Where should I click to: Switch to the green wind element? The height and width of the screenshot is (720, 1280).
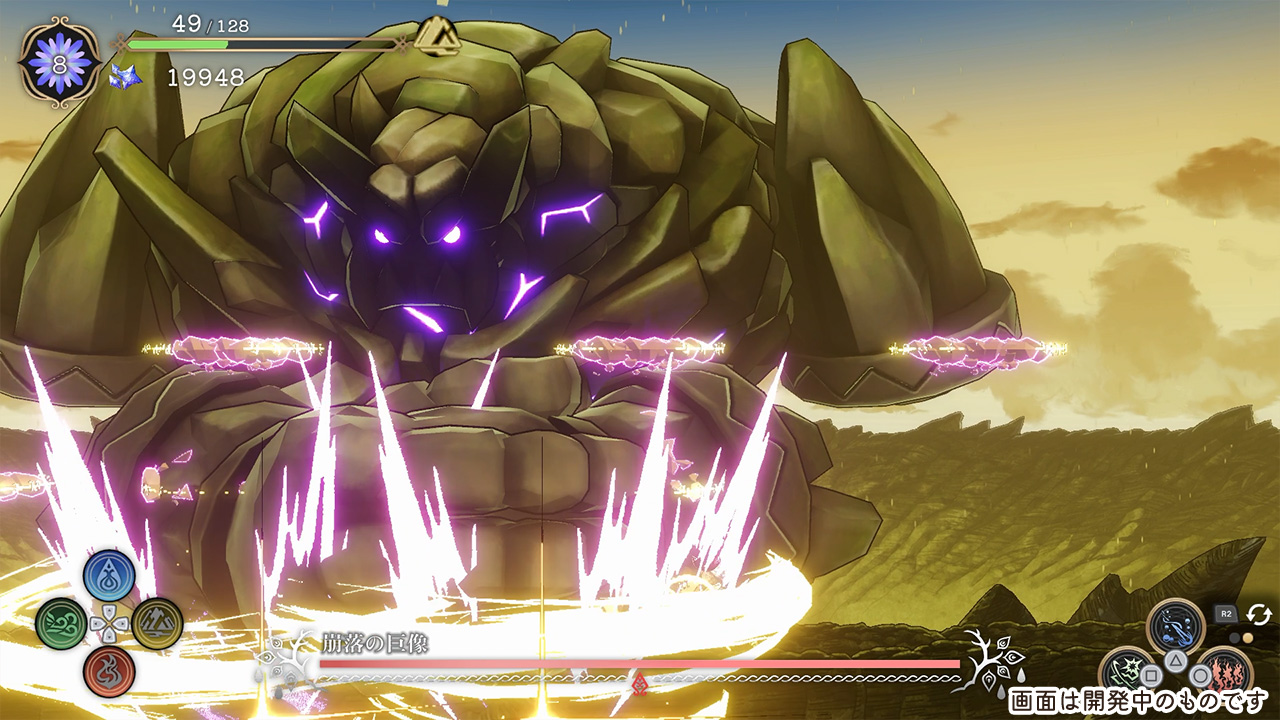coord(61,624)
